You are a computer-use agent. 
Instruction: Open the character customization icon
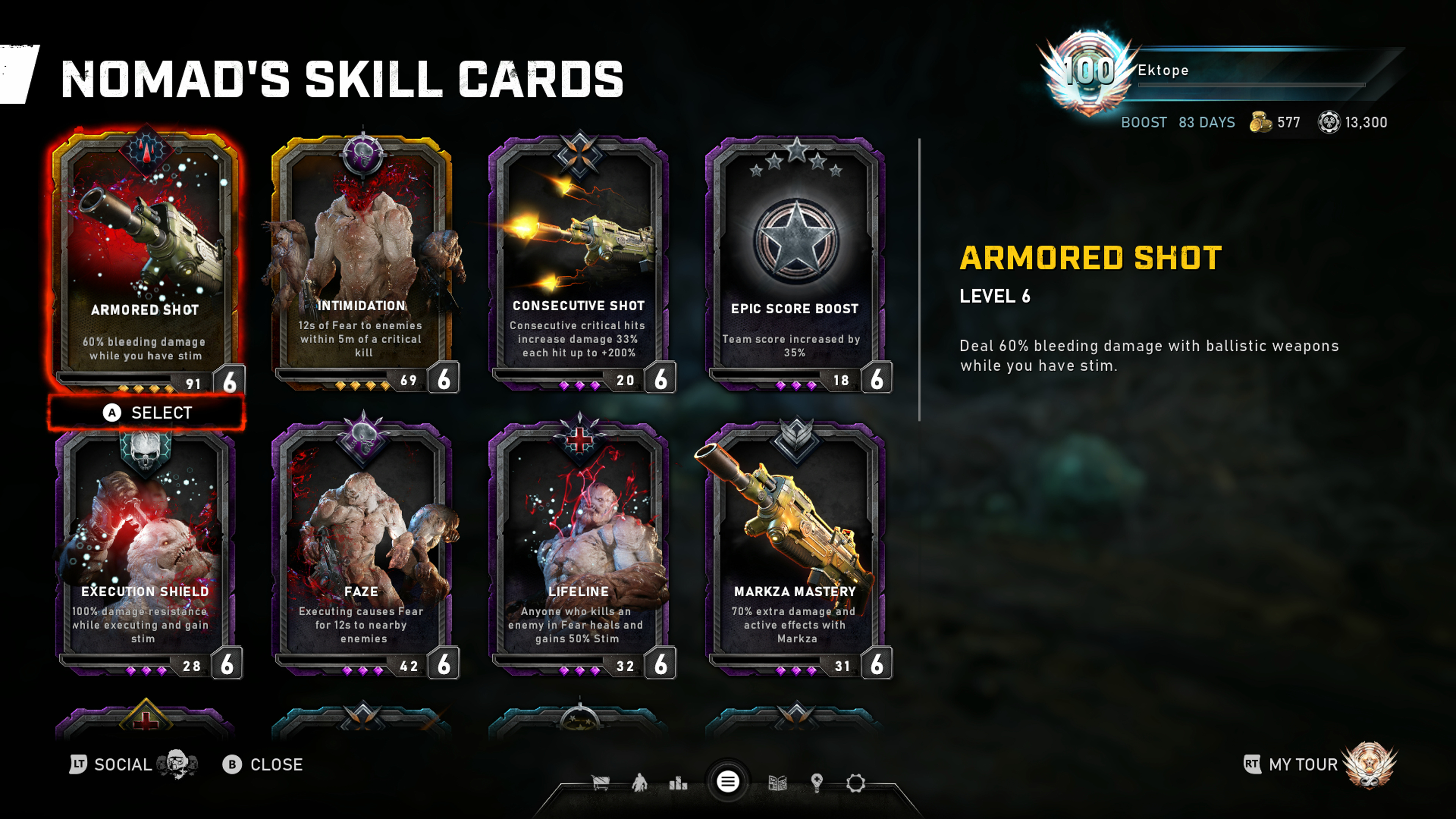point(639,783)
